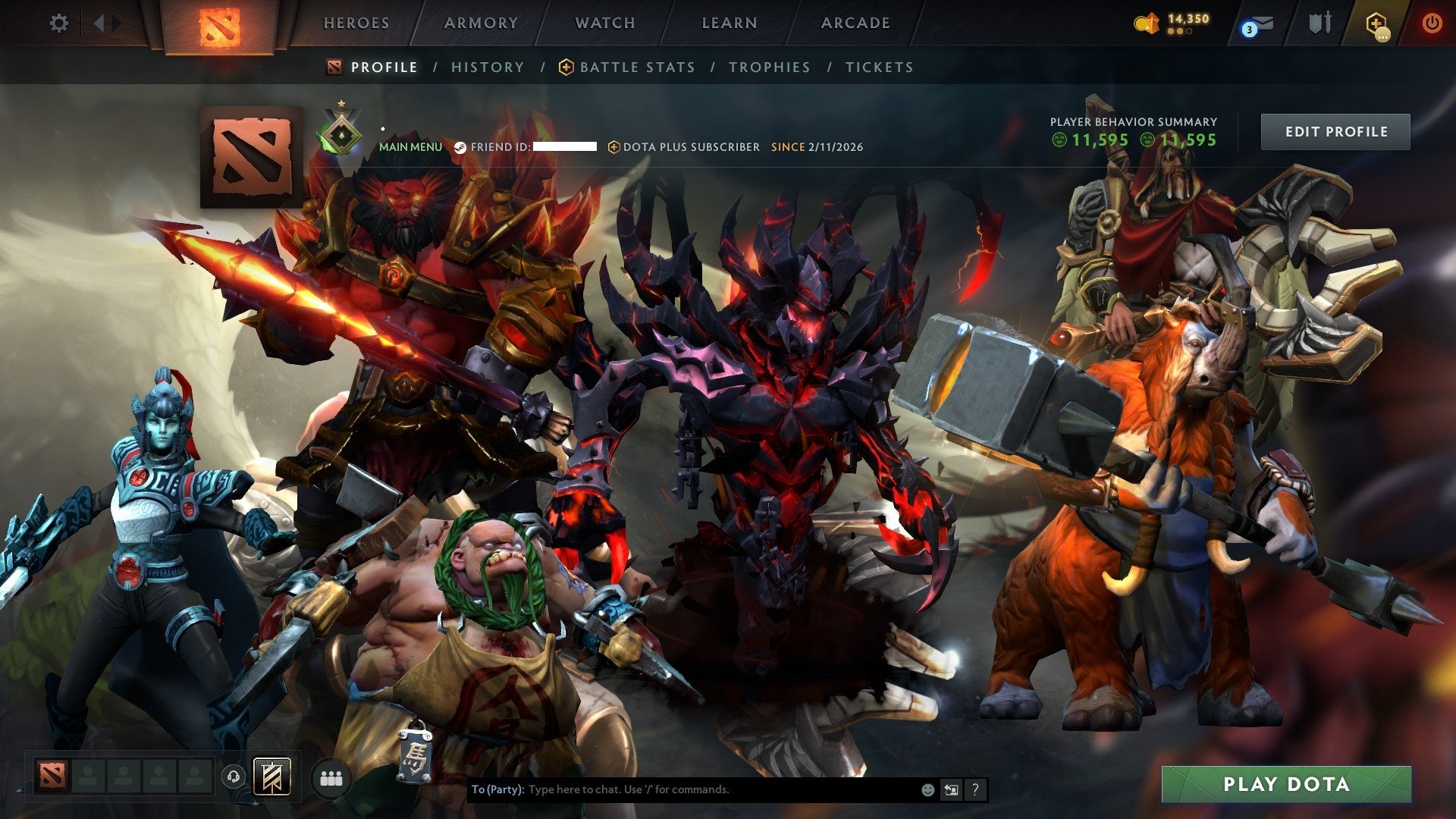1456x819 pixels.
Task: Click the settings gear icon
Action: tap(59, 23)
